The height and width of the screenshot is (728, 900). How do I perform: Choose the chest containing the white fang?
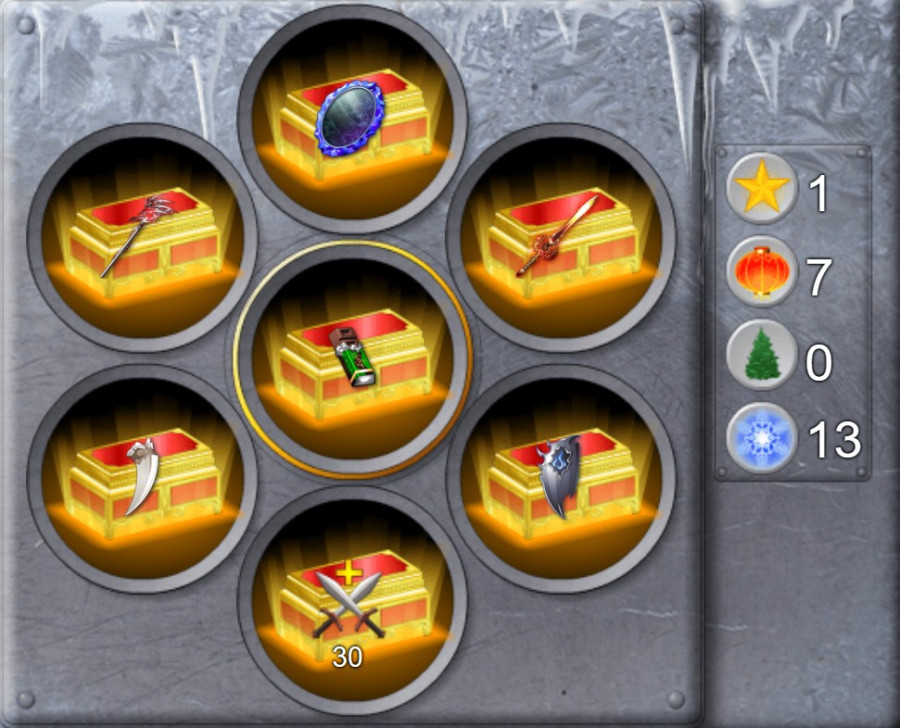point(142,478)
